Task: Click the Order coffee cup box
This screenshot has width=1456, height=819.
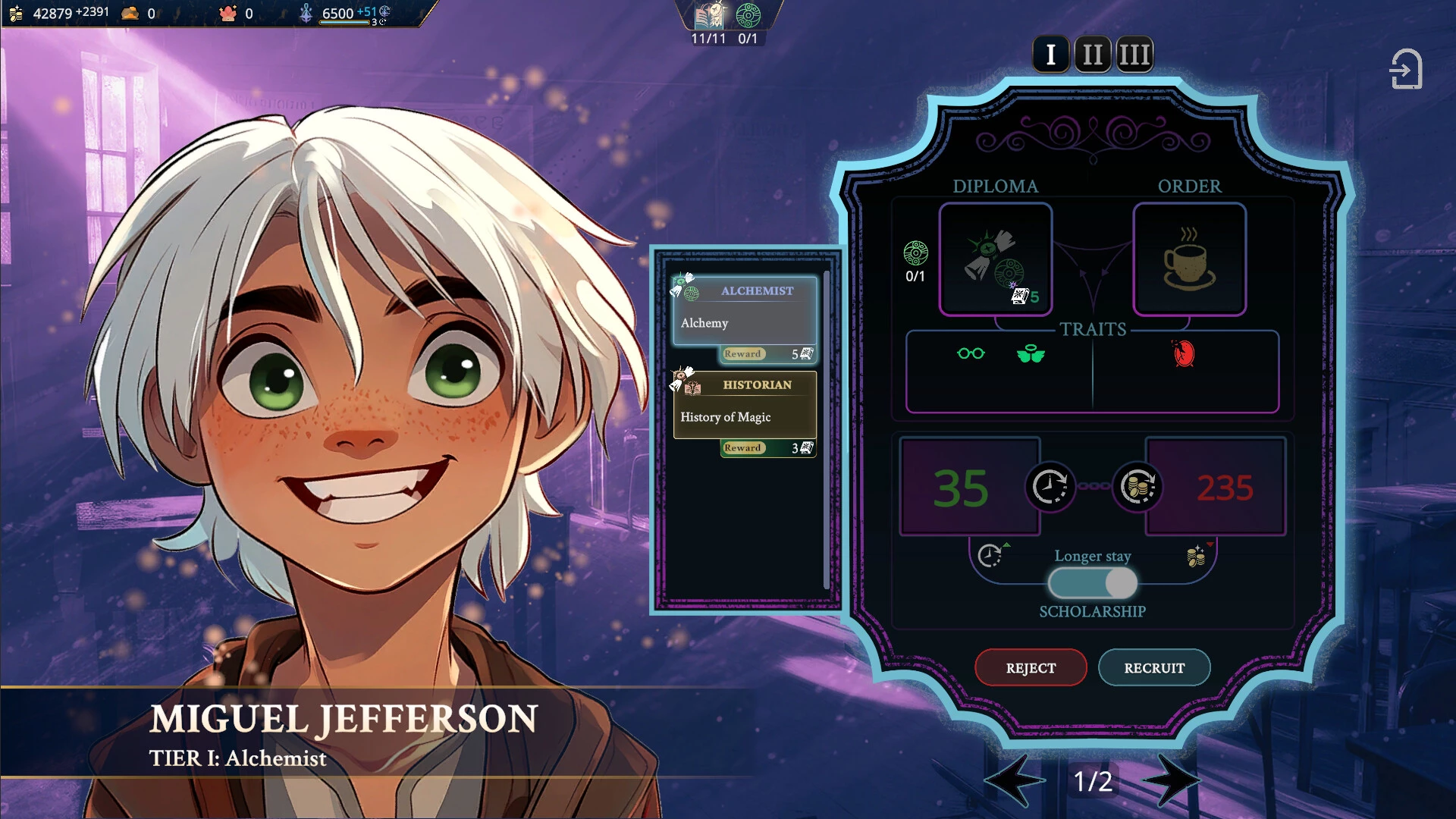Action: point(1189,259)
